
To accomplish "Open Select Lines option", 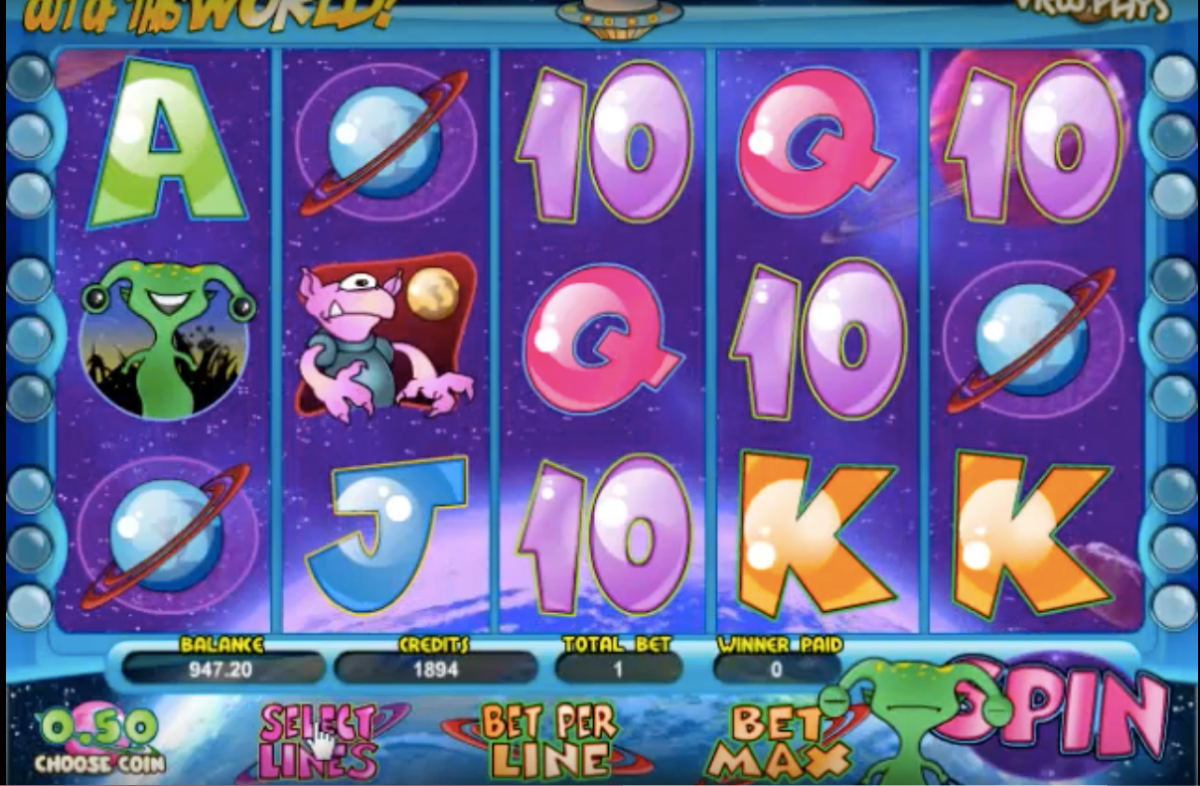I will 318,740.
